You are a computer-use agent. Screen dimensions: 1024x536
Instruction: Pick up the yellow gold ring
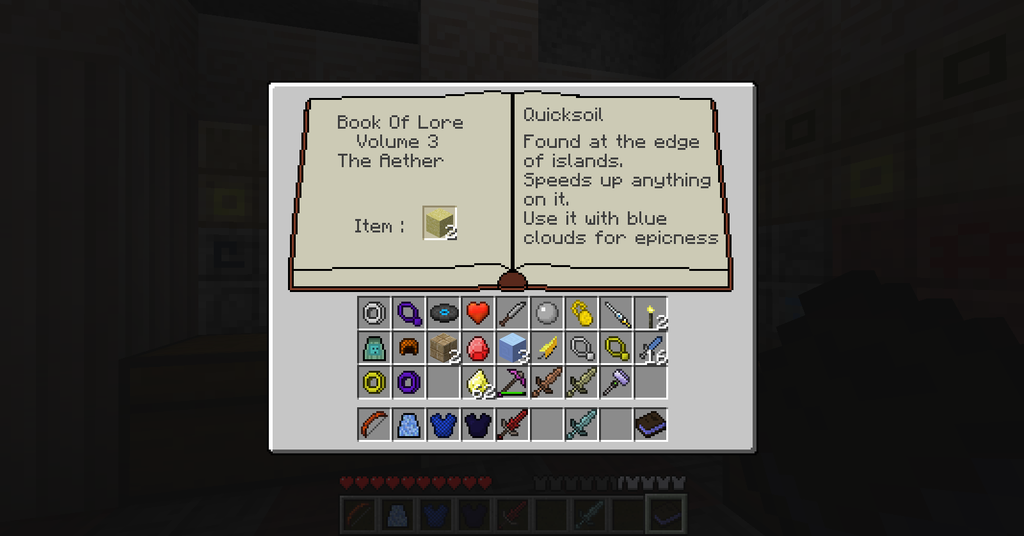374,381
